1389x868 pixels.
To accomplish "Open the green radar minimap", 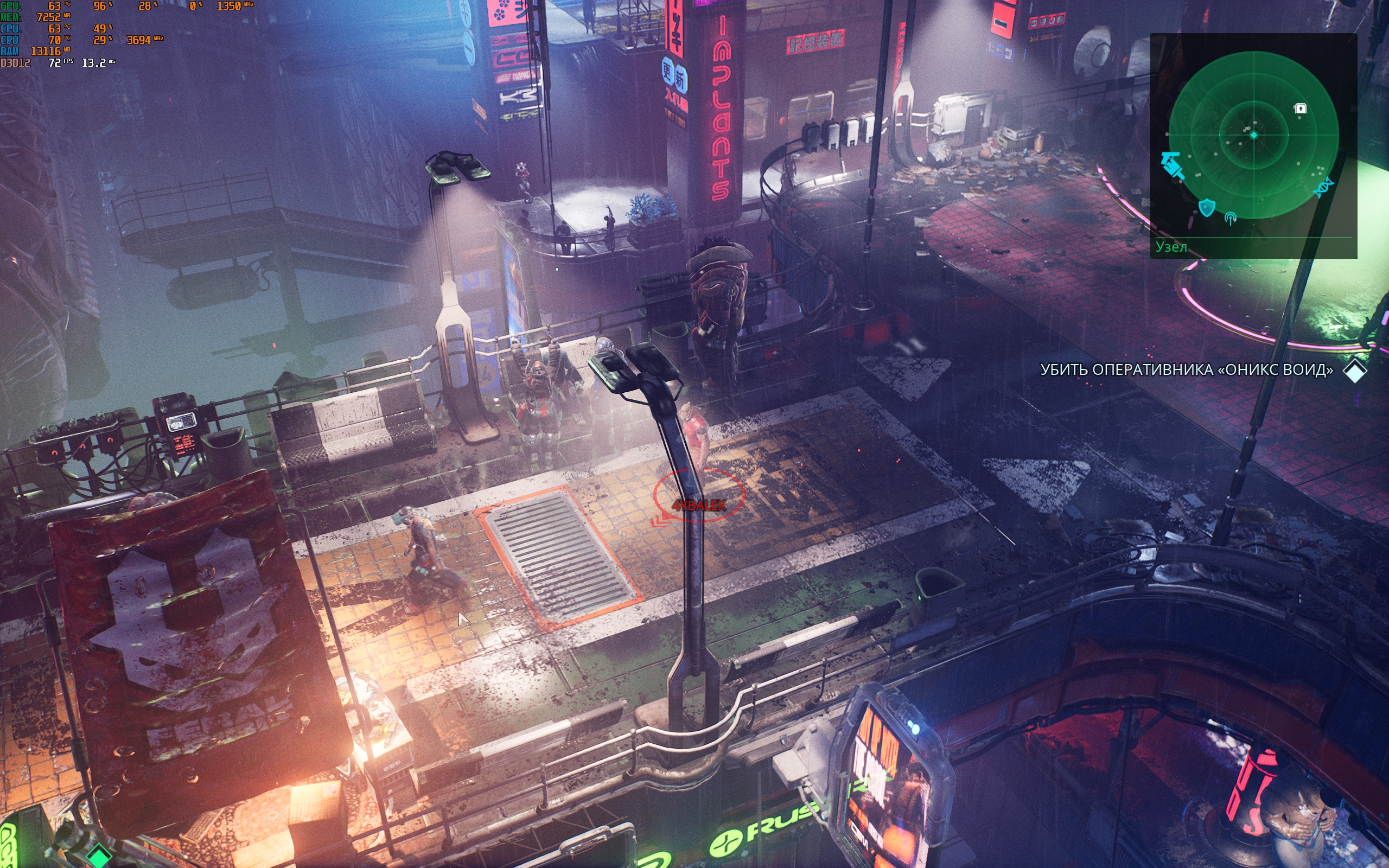I will pyautogui.click(x=1253, y=136).
